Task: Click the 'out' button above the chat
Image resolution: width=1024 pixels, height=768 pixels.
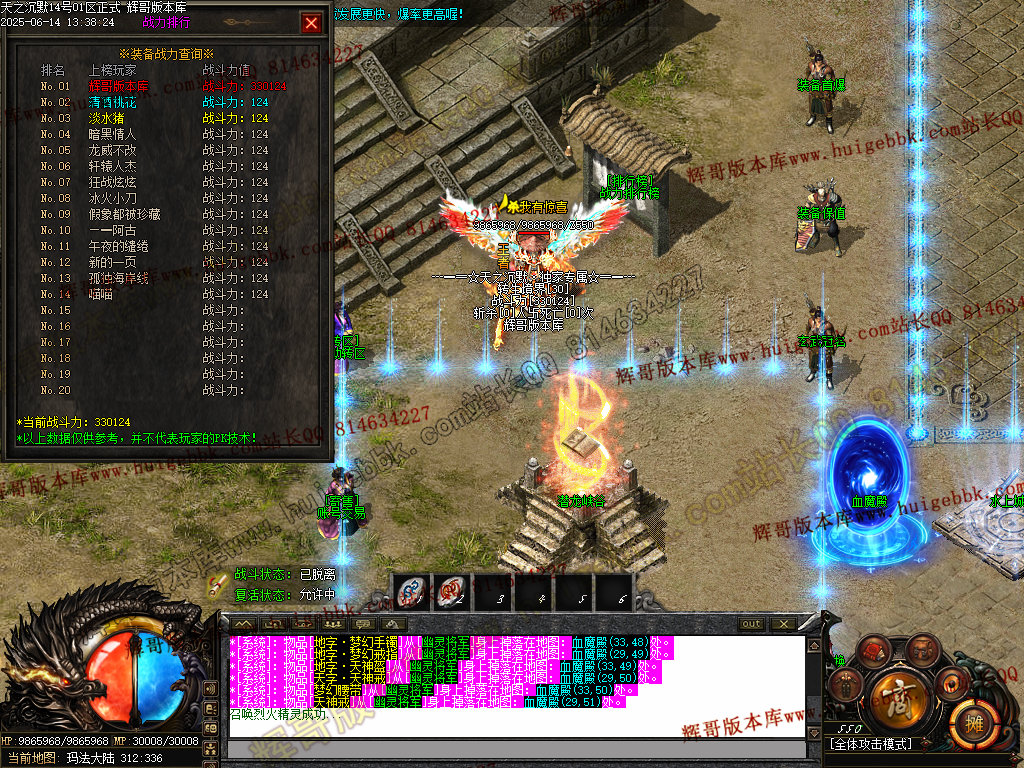Action: (751, 624)
